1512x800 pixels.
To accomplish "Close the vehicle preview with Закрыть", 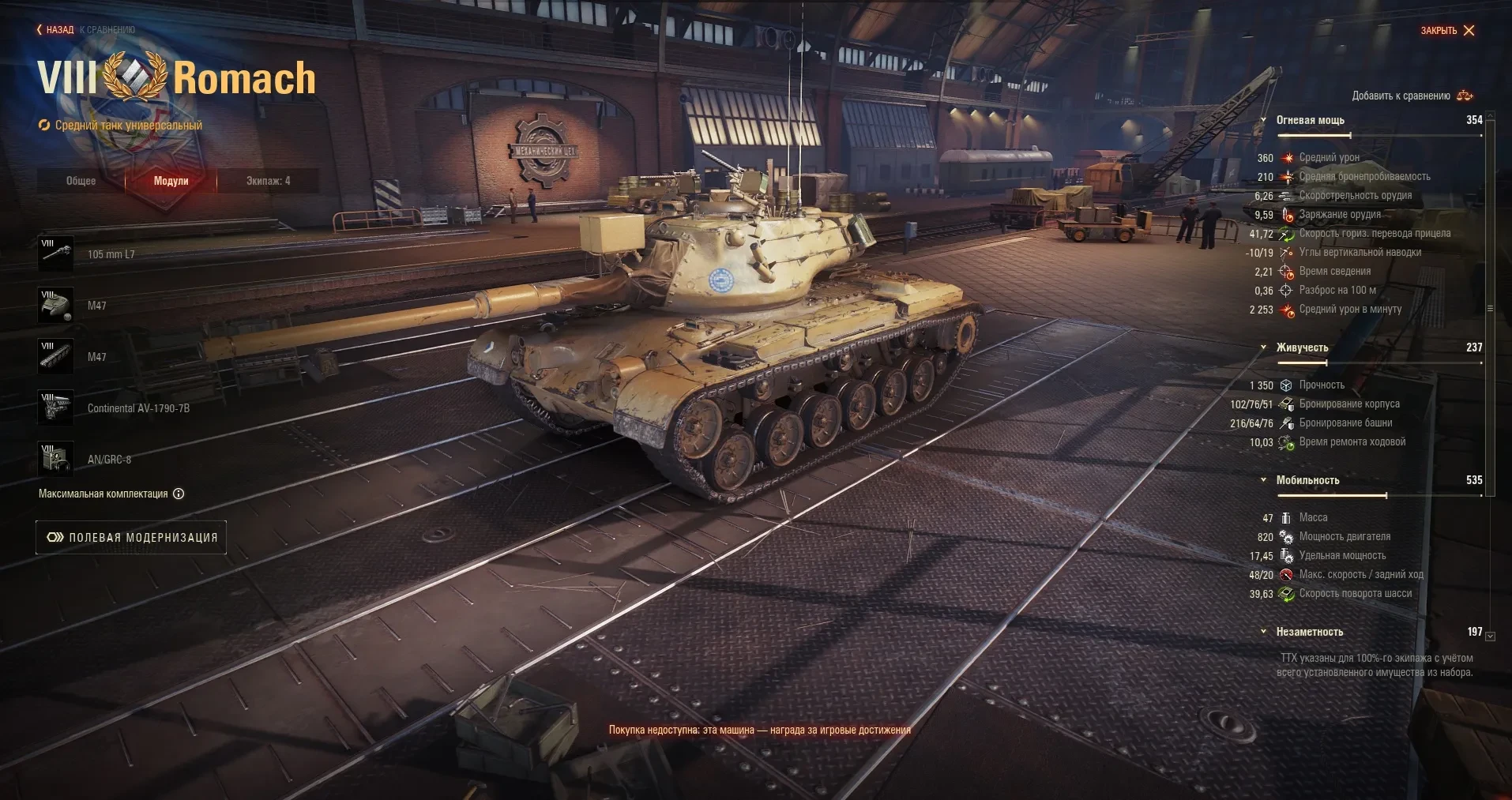I will pyautogui.click(x=1447, y=31).
